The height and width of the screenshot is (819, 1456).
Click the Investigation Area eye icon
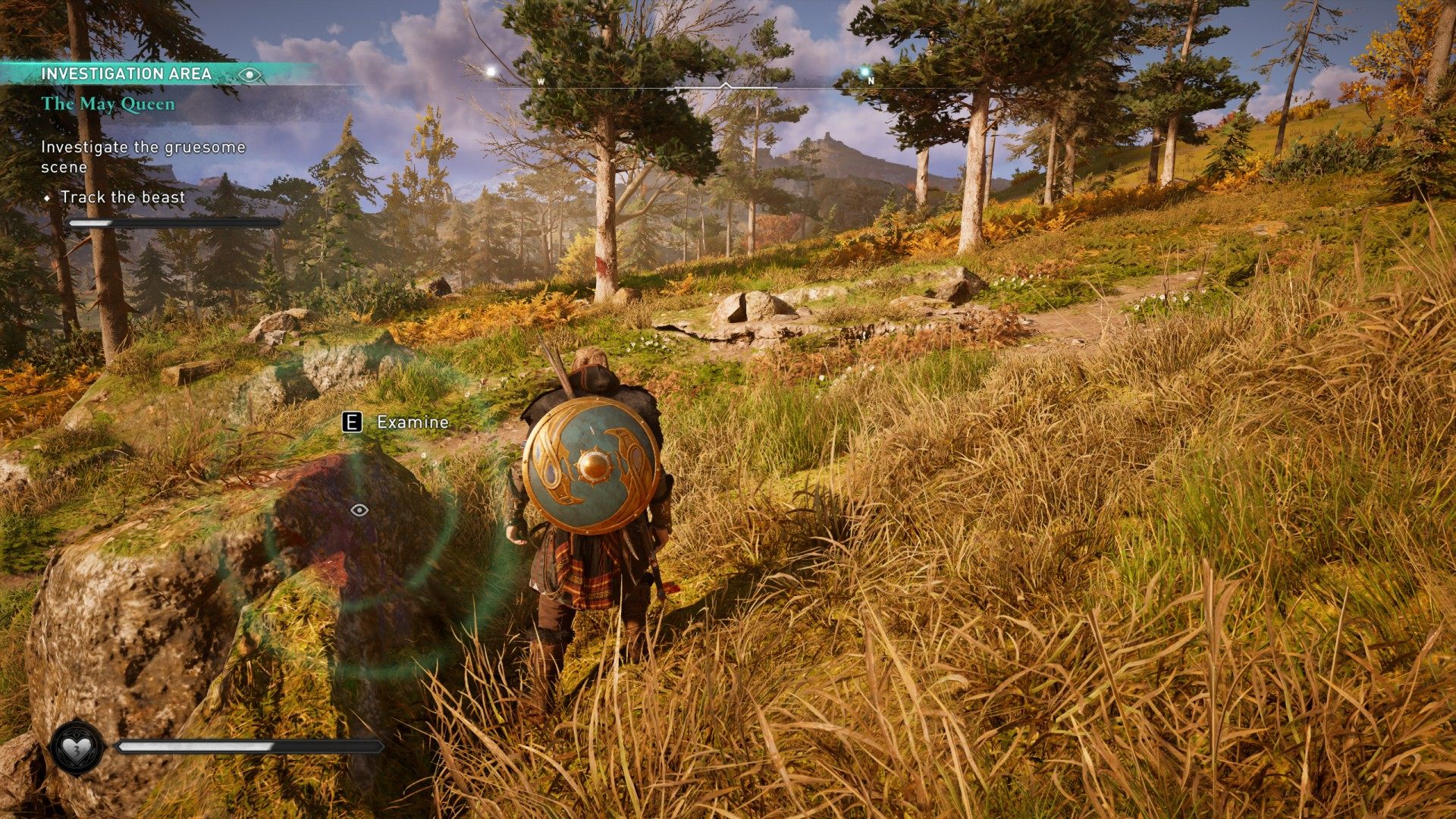(249, 74)
